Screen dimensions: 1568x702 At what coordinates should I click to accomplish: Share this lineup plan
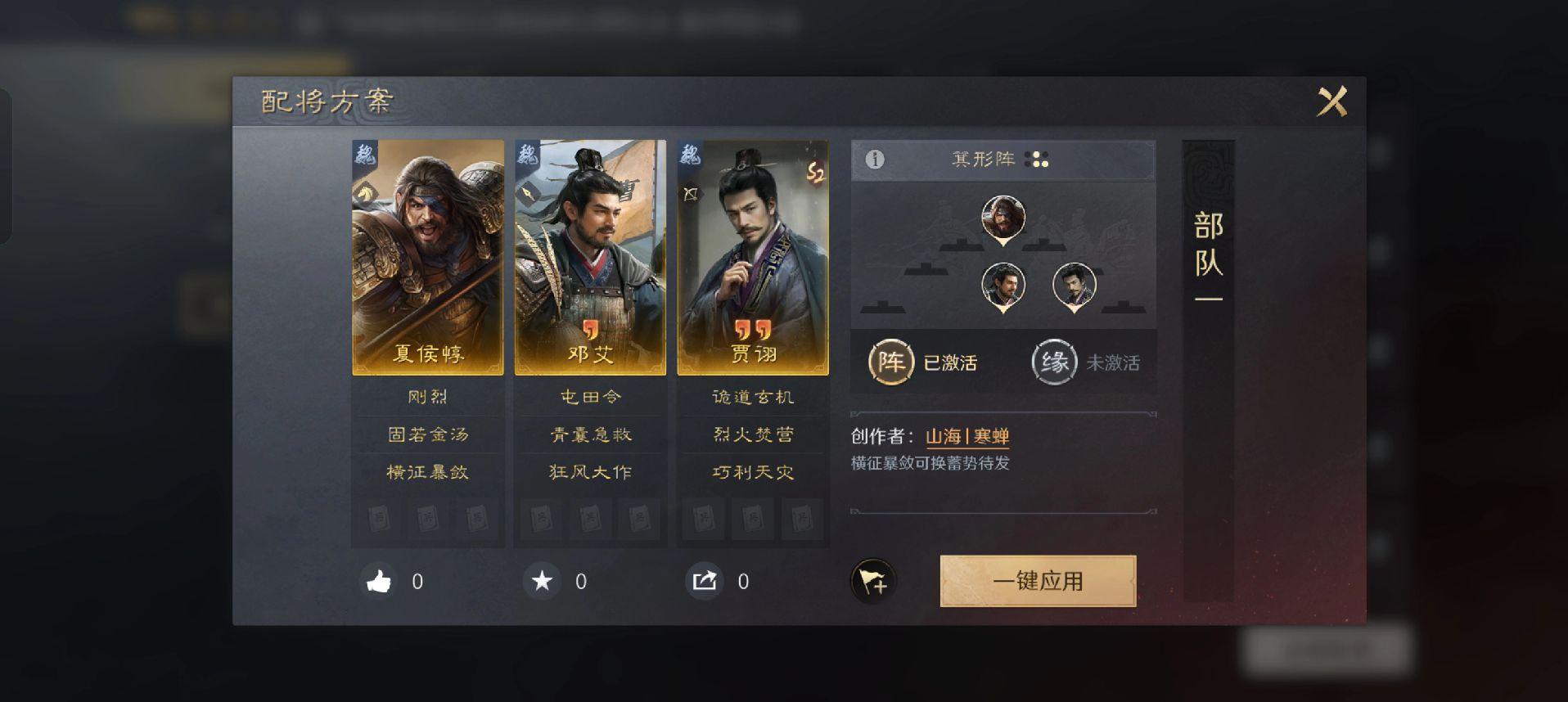click(705, 582)
